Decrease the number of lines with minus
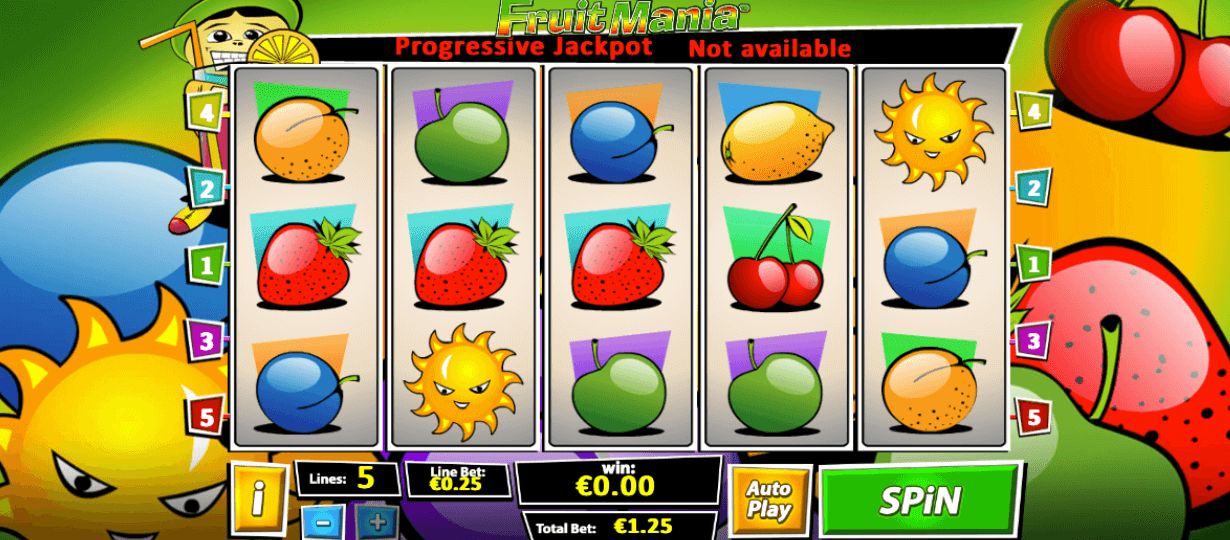 322,522
